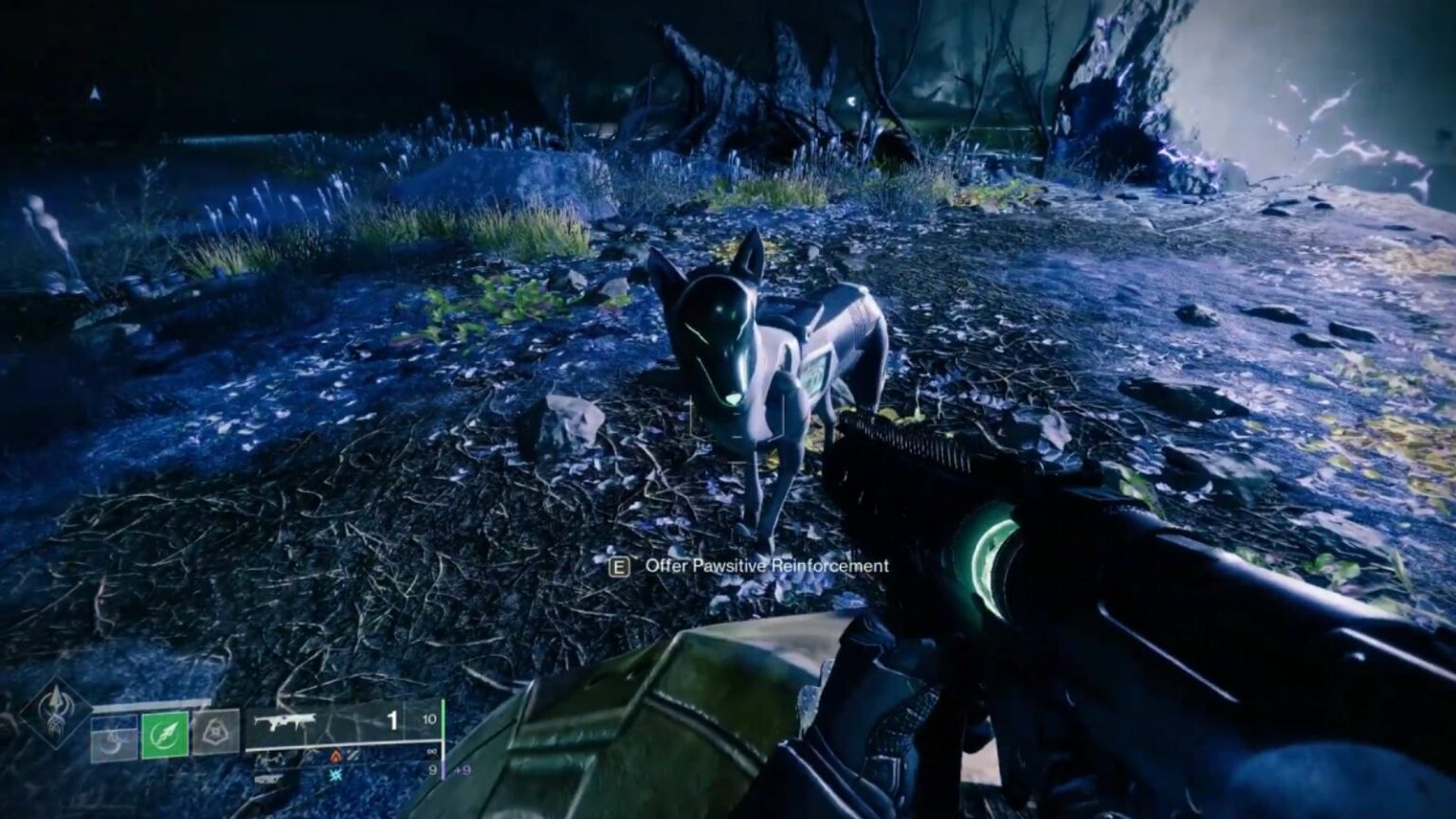Select the ammo counter showing 1

391,720
